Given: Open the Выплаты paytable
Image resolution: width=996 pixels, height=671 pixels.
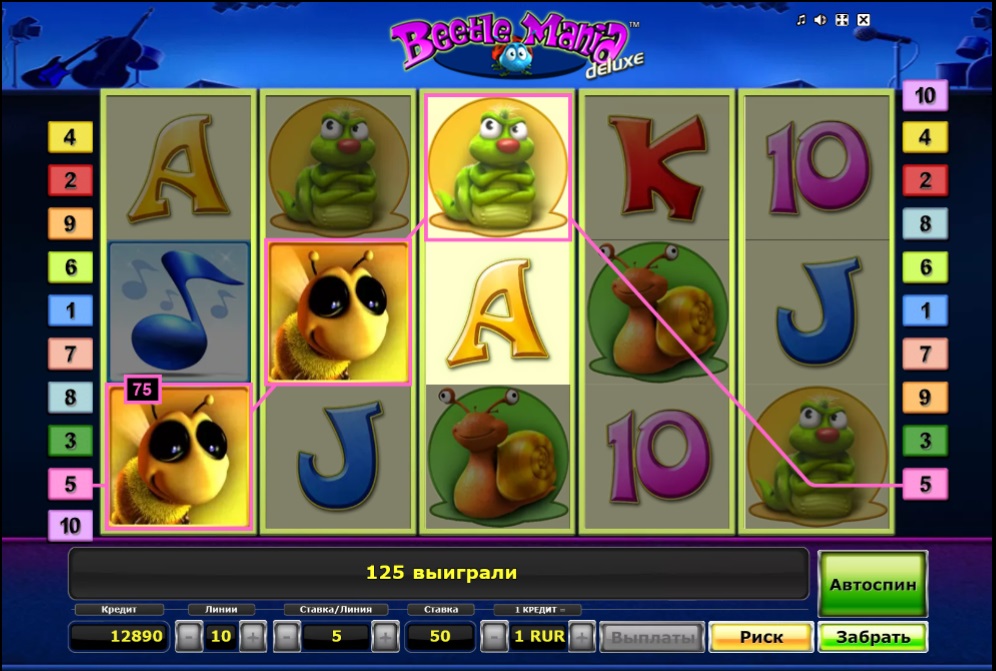Looking at the screenshot, I should click(651, 637).
